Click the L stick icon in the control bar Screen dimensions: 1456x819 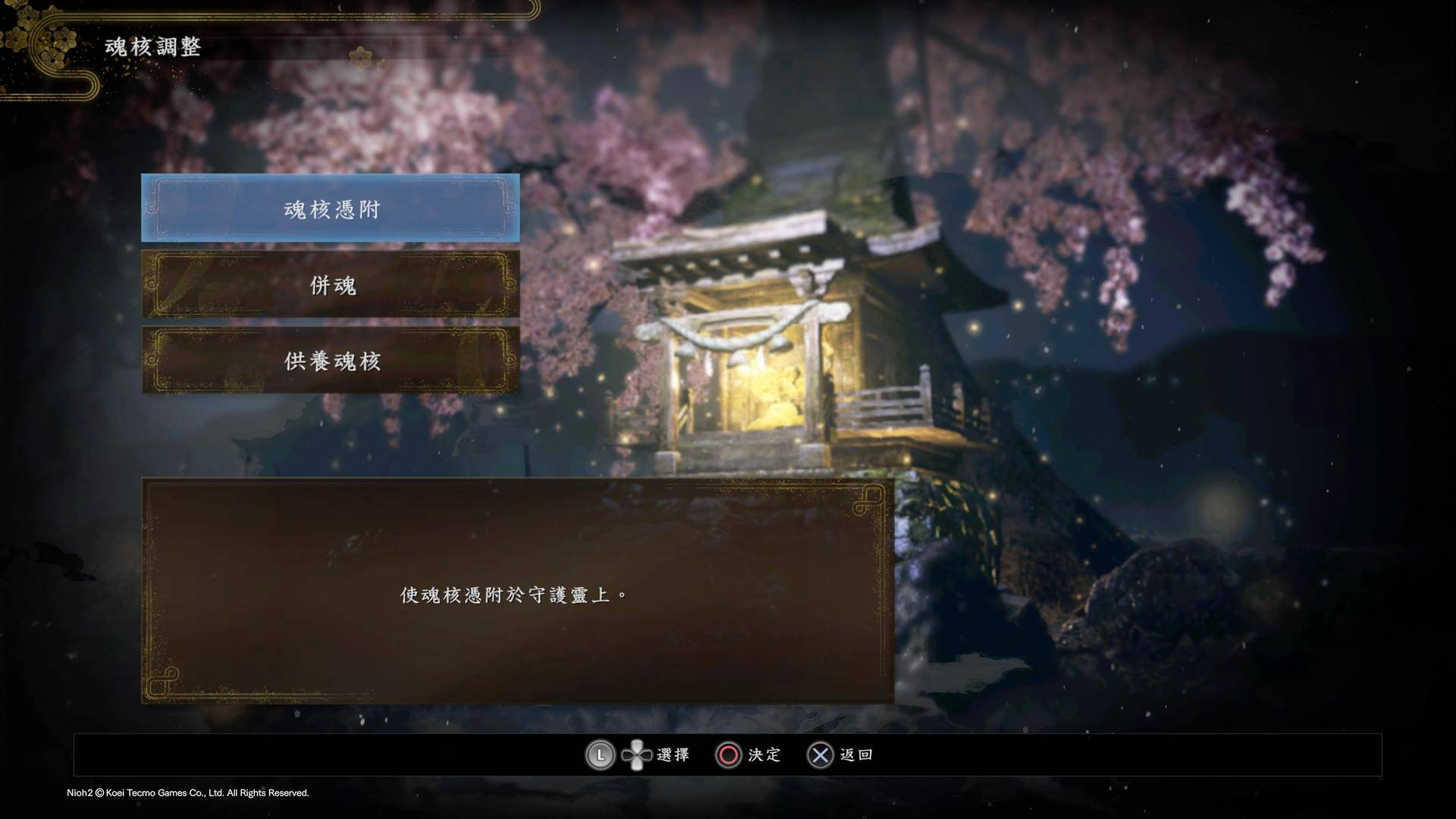tap(600, 755)
